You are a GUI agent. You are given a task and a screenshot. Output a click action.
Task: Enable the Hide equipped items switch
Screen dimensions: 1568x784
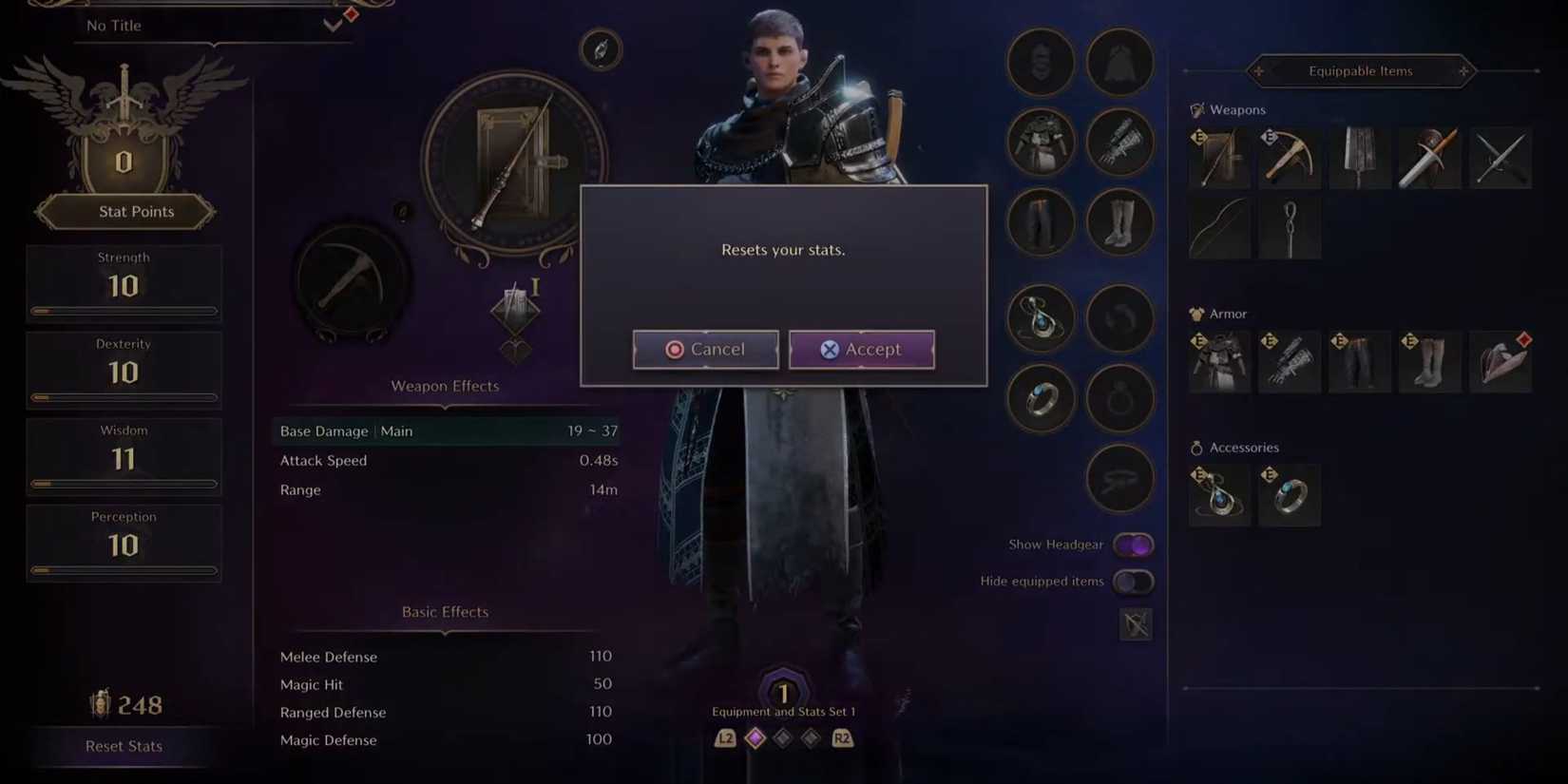pyautogui.click(x=1134, y=581)
